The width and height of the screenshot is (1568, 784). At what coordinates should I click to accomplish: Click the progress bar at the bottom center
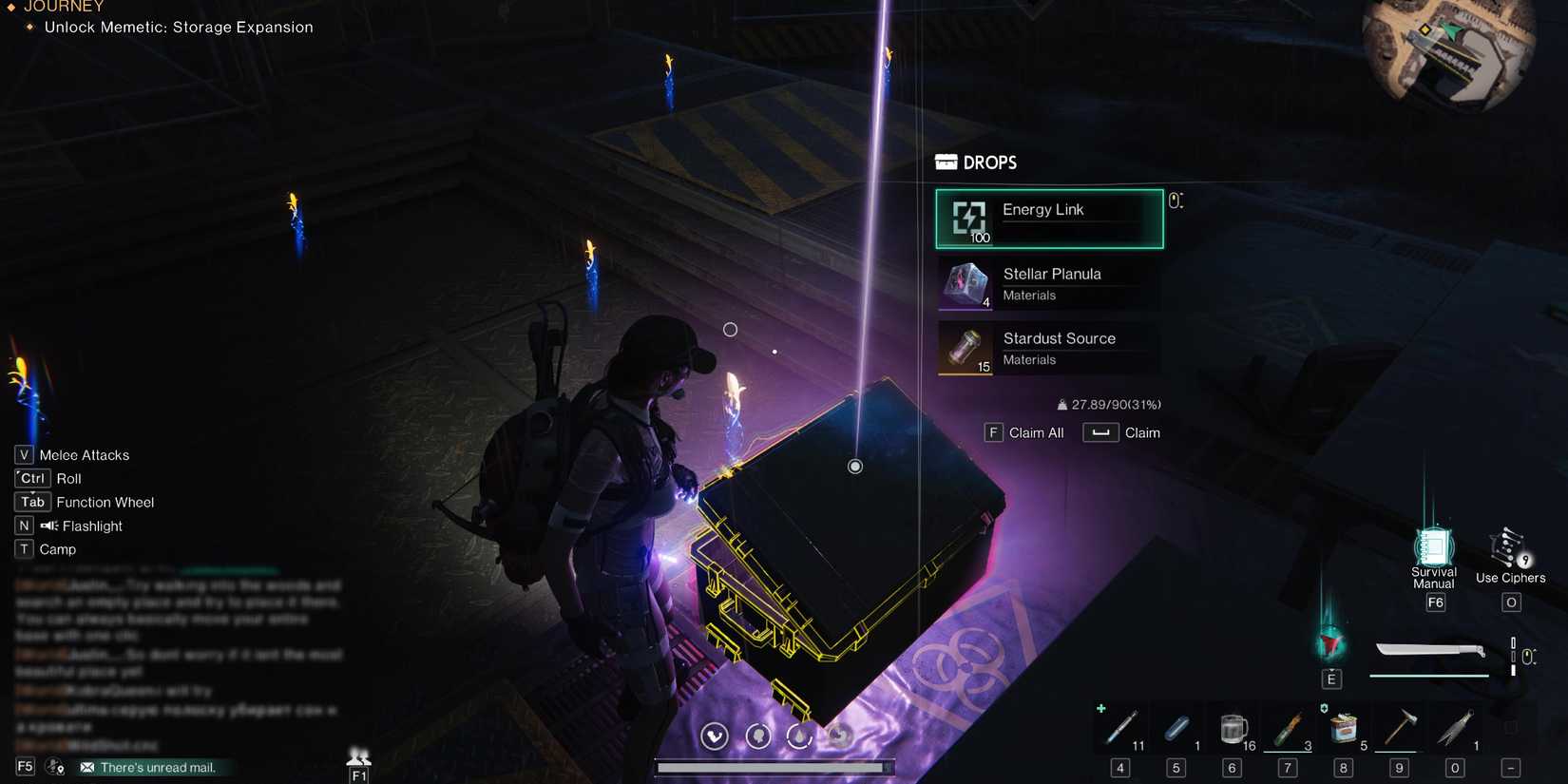point(774,766)
